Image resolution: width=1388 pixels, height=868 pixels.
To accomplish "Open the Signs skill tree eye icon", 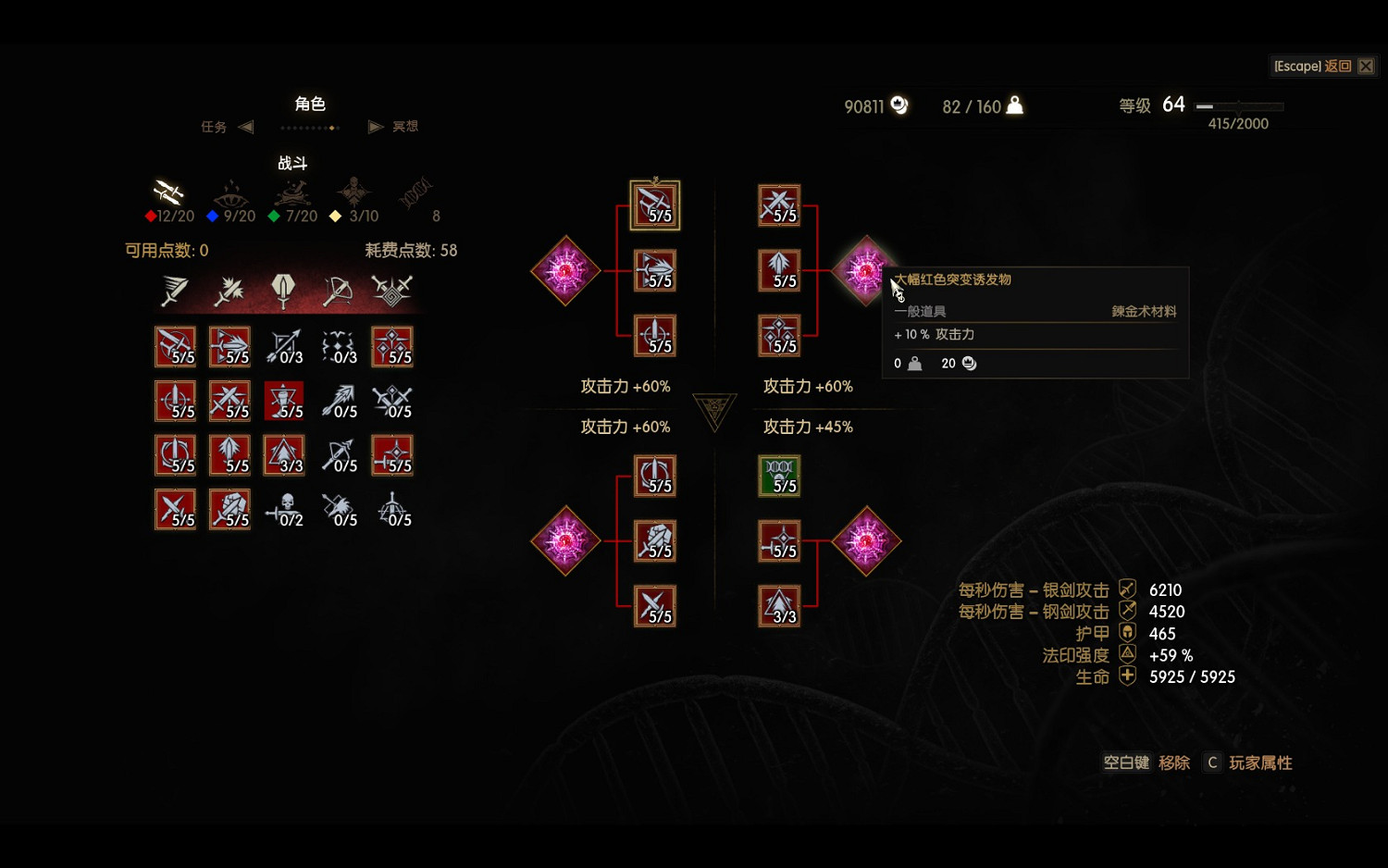I will [x=229, y=196].
